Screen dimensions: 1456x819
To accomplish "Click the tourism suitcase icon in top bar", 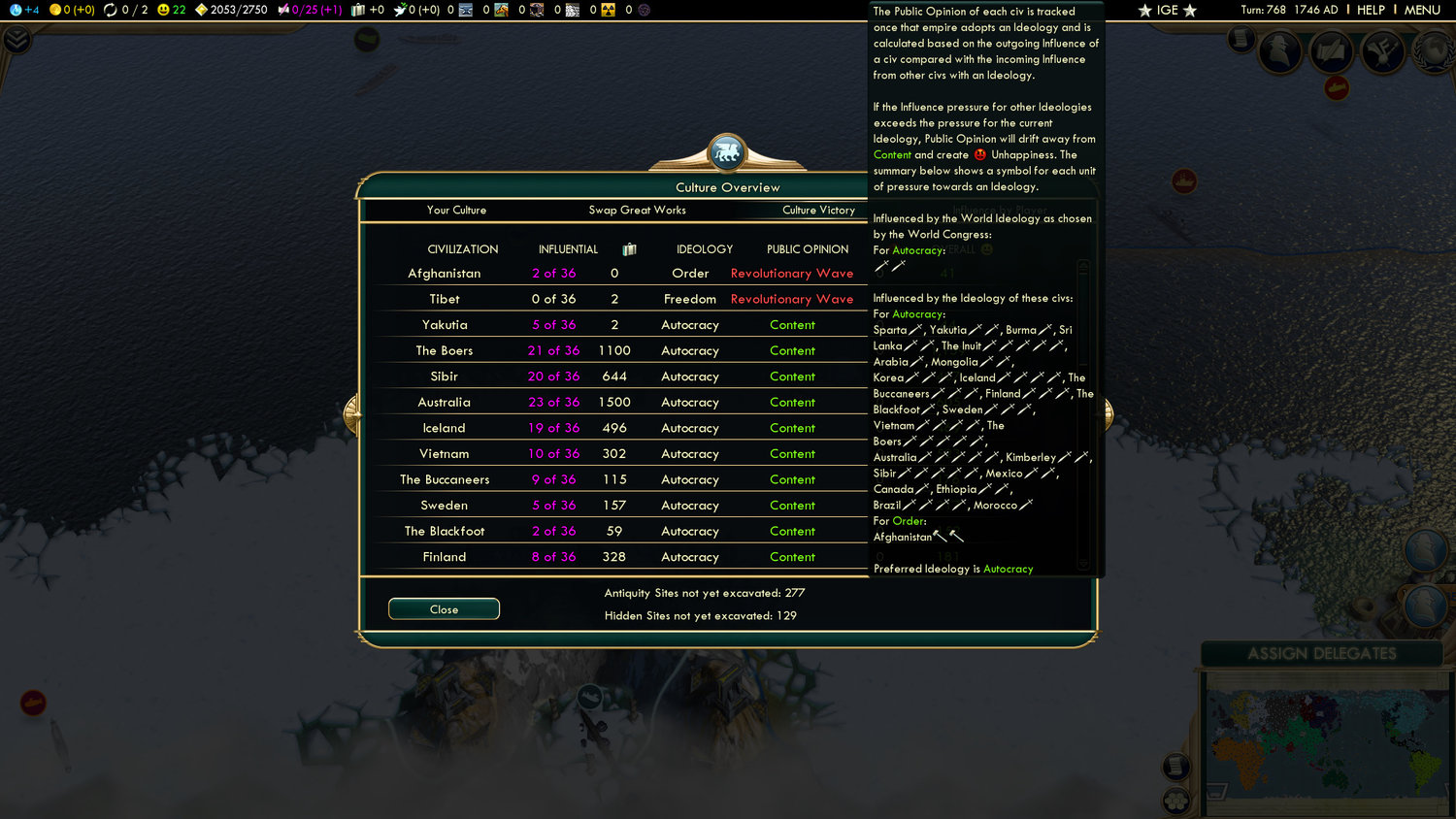I will 358,11.
